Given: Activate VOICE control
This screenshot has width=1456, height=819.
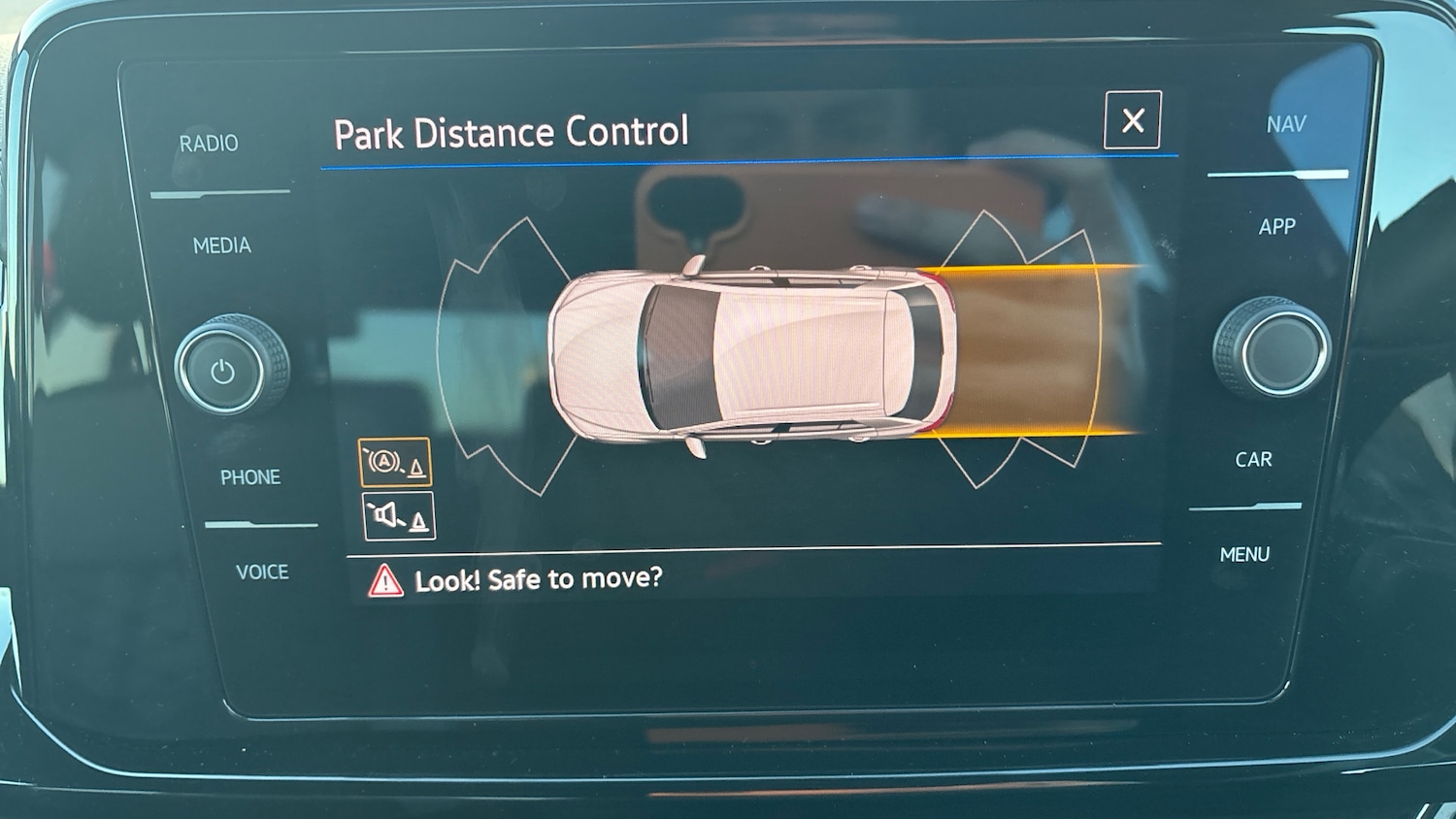Looking at the screenshot, I should [x=262, y=573].
